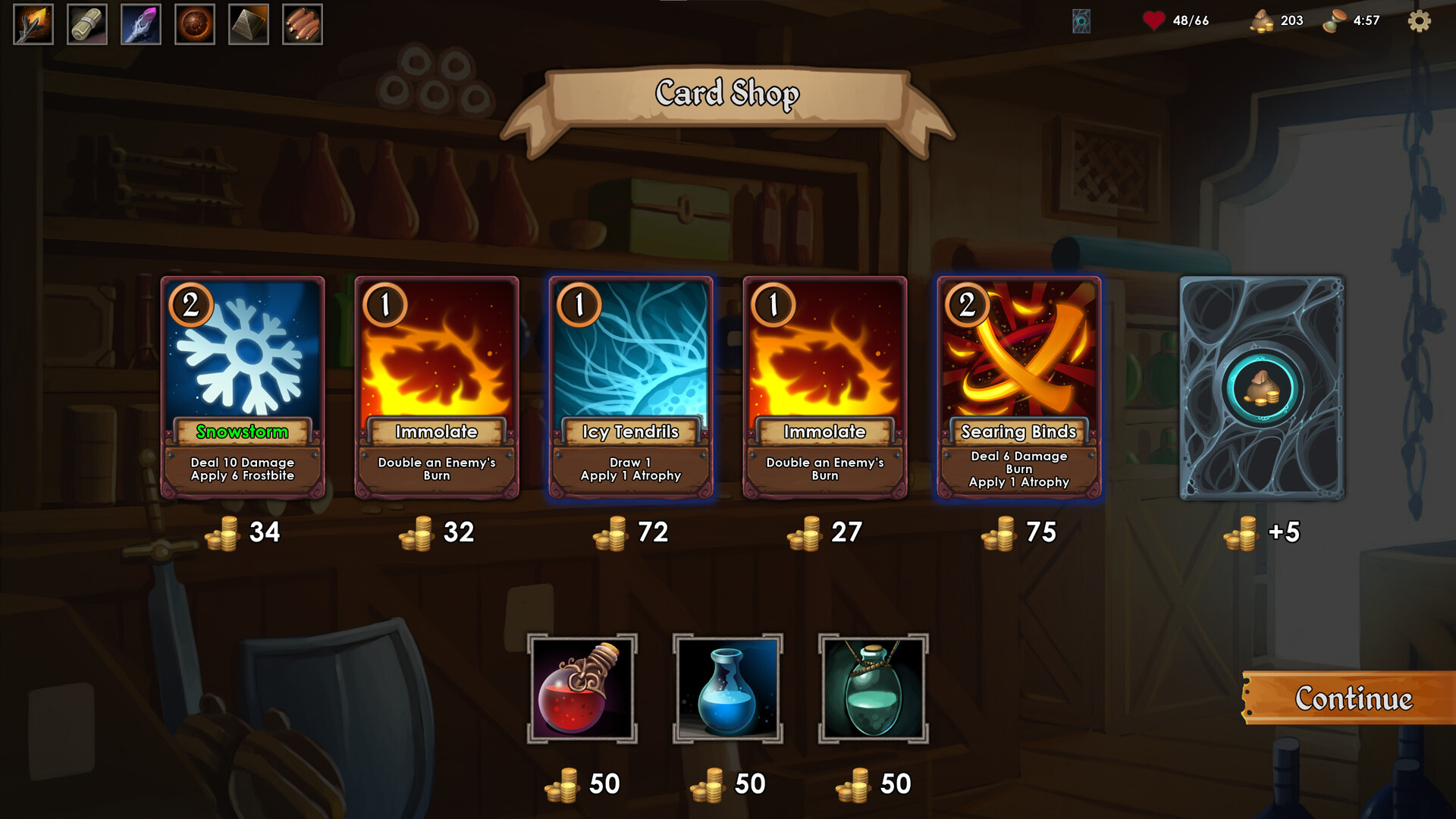Buy the Searing Binds card
Image resolution: width=1456 pixels, height=819 pixels.
pyautogui.click(x=1018, y=387)
